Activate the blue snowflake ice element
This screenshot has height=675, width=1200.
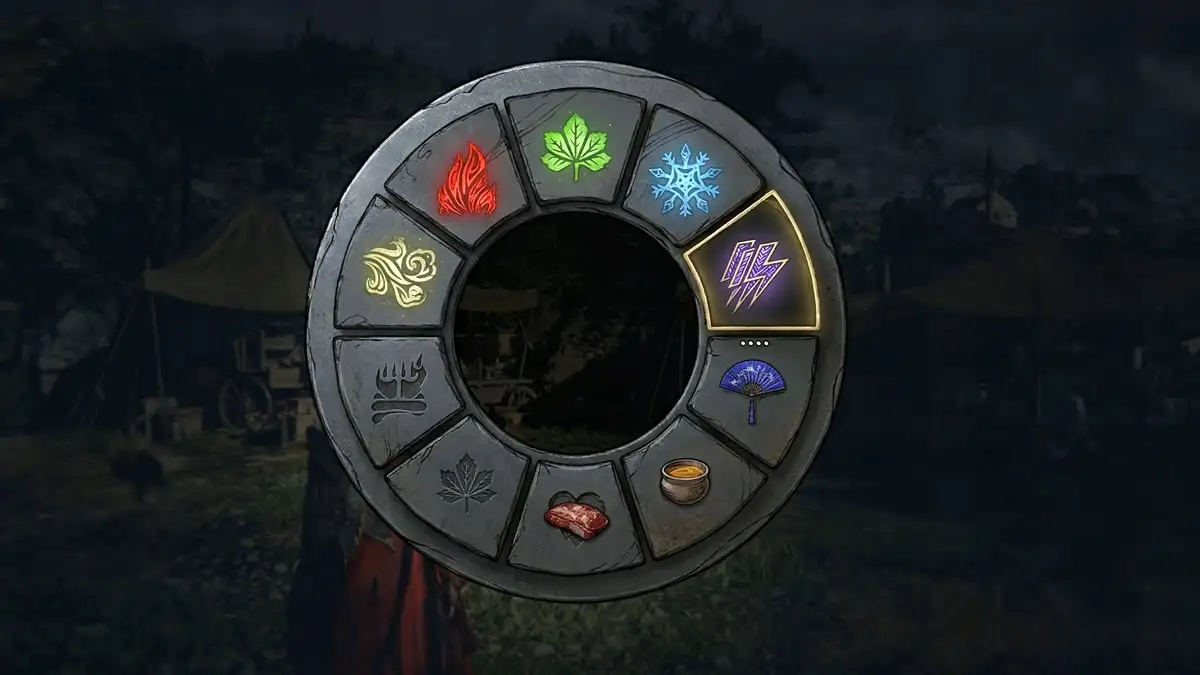pyautogui.click(x=684, y=181)
